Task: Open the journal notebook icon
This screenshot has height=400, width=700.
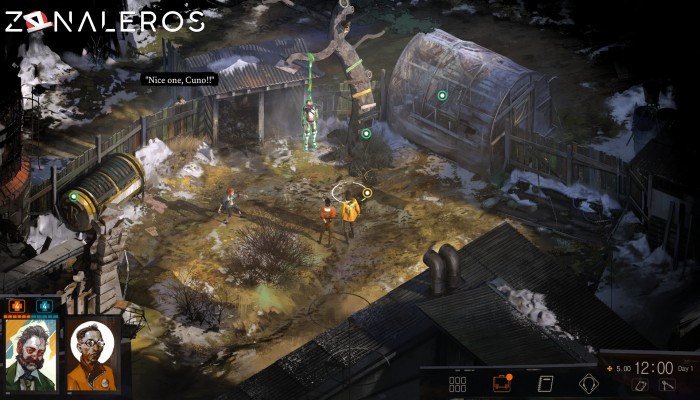Action: (x=545, y=383)
